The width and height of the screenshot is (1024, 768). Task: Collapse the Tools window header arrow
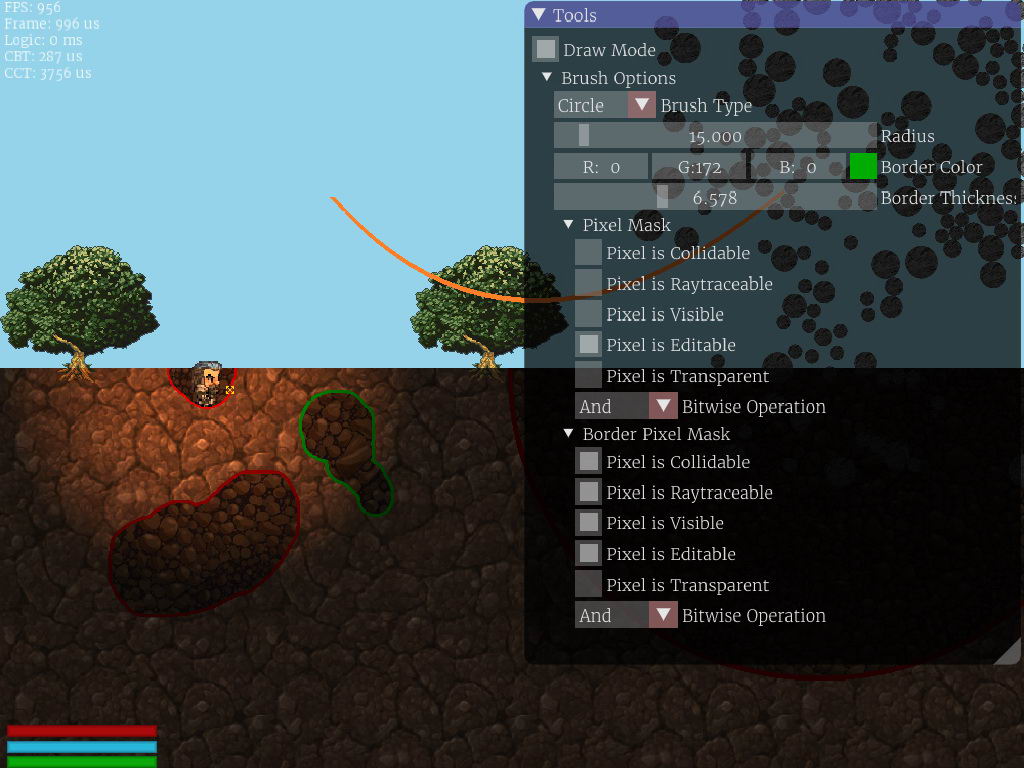coord(539,15)
